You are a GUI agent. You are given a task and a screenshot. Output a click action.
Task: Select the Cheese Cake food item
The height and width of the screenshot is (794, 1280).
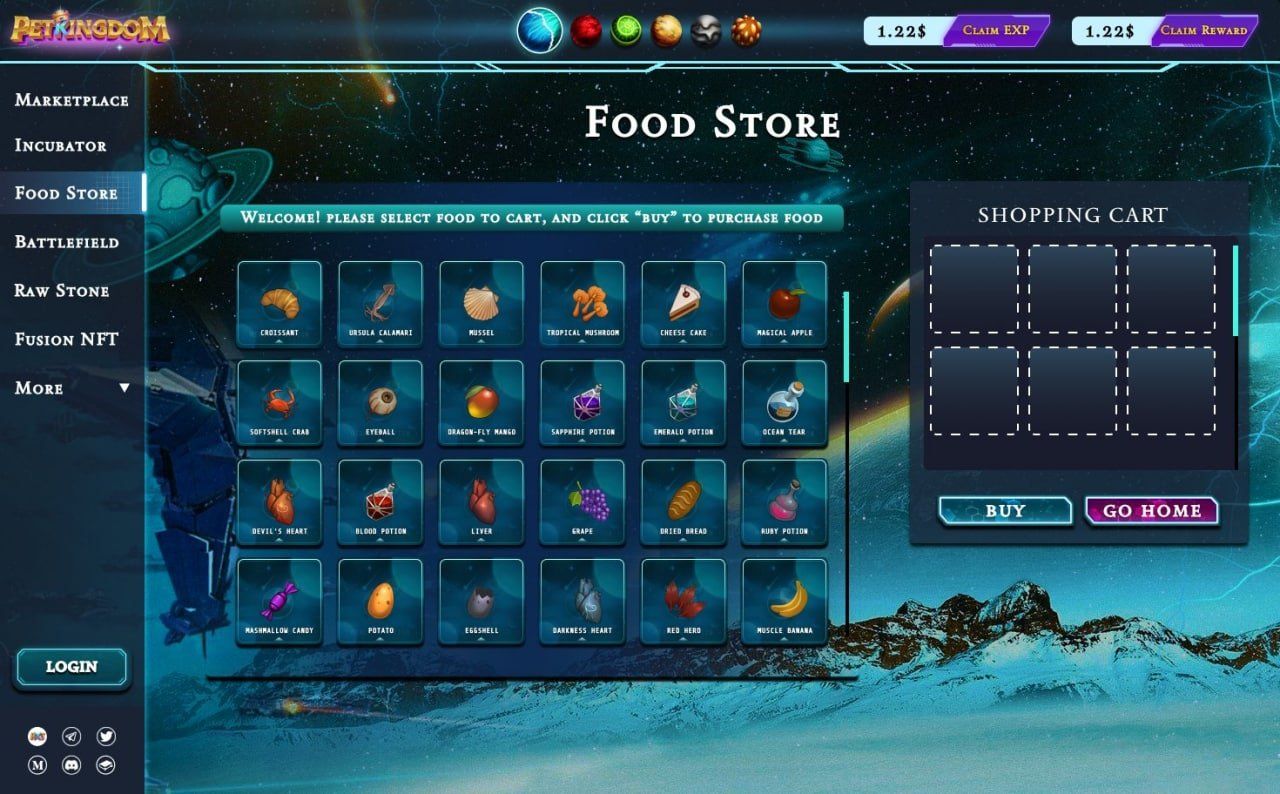(x=684, y=304)
